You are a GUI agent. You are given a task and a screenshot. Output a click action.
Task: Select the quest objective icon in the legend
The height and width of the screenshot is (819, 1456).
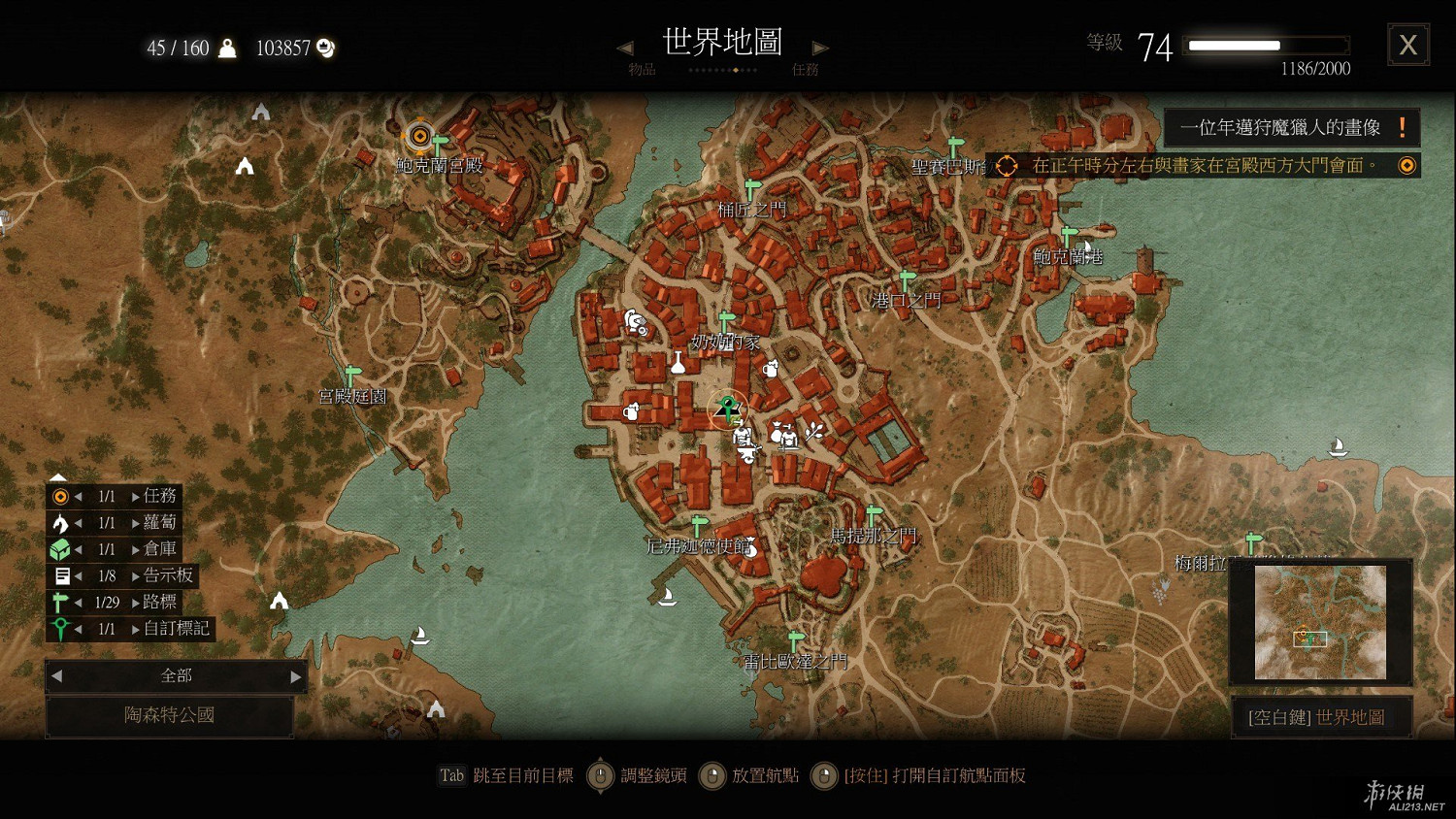[x=60, y=496]
